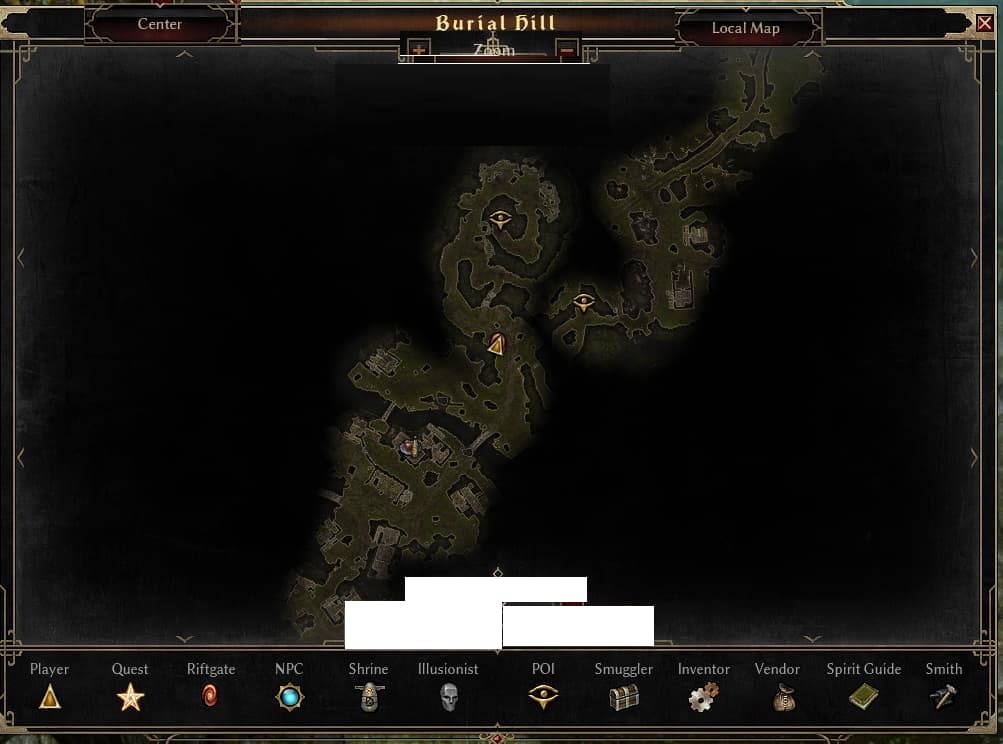Viewport: 1003px width, 744px height.
Task: Click the Center button
Action: (x=160, y=24)
